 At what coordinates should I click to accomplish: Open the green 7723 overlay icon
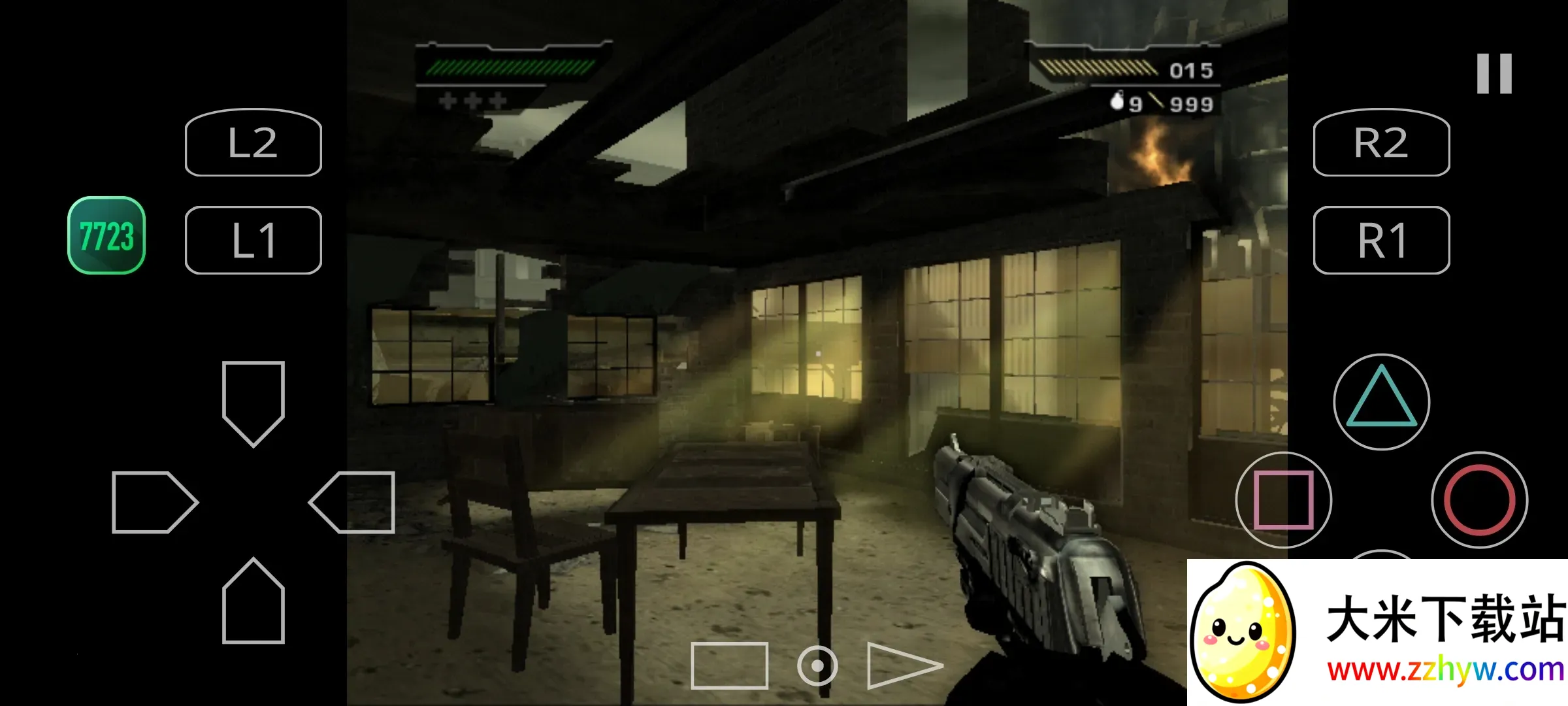coord(106,235)
